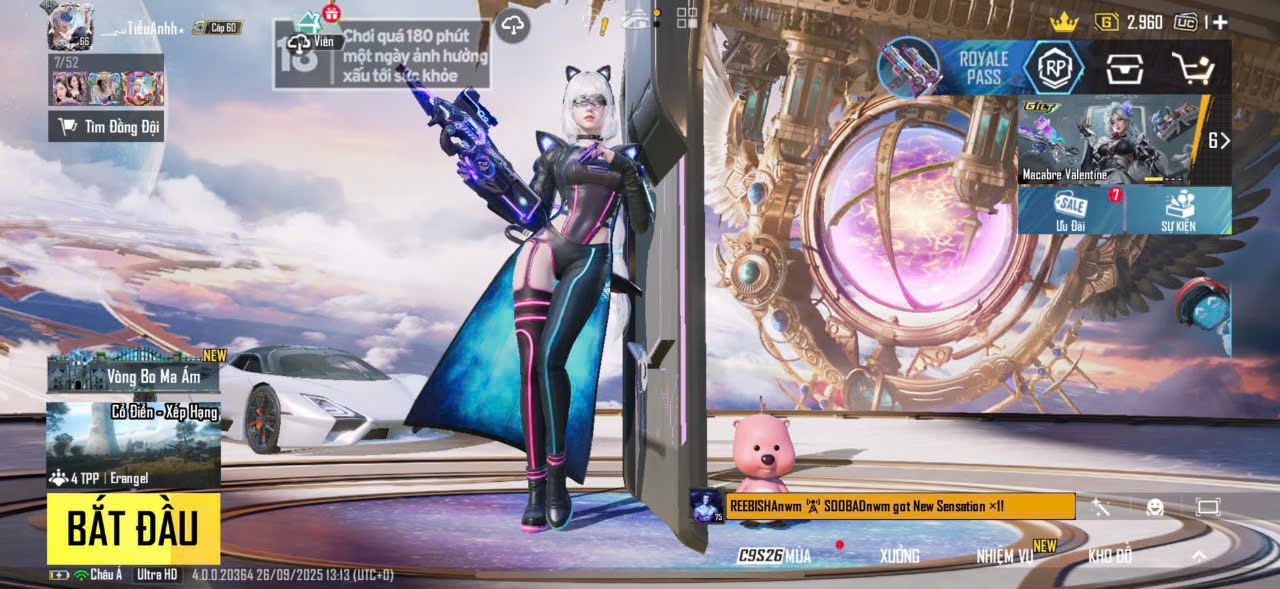Open the shop cart icon

[1192, 67]
